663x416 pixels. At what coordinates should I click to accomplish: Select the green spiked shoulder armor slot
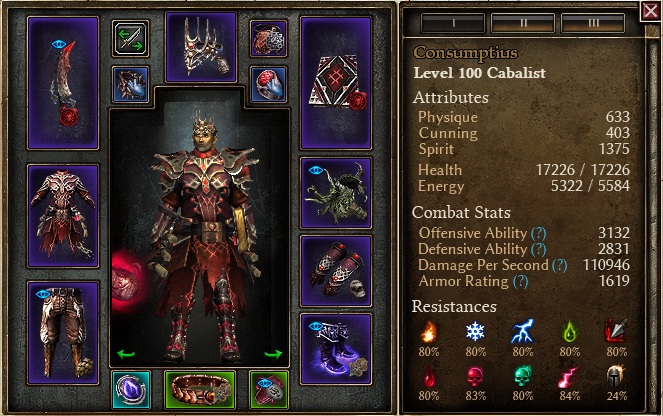(336, 192)
